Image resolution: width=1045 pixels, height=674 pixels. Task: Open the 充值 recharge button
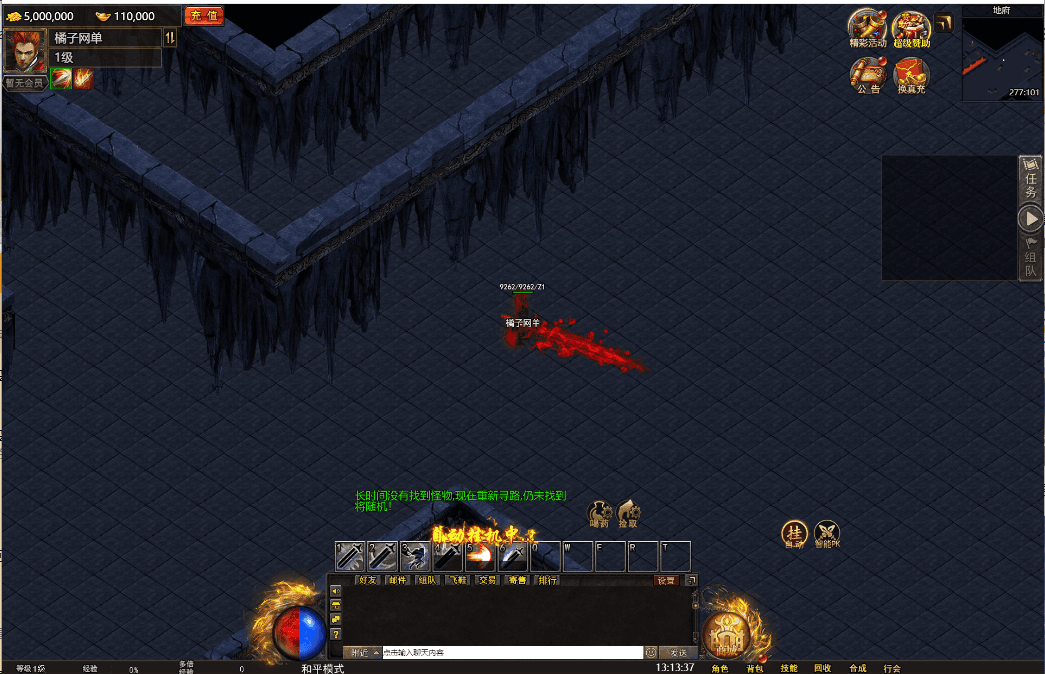(204, 16)
